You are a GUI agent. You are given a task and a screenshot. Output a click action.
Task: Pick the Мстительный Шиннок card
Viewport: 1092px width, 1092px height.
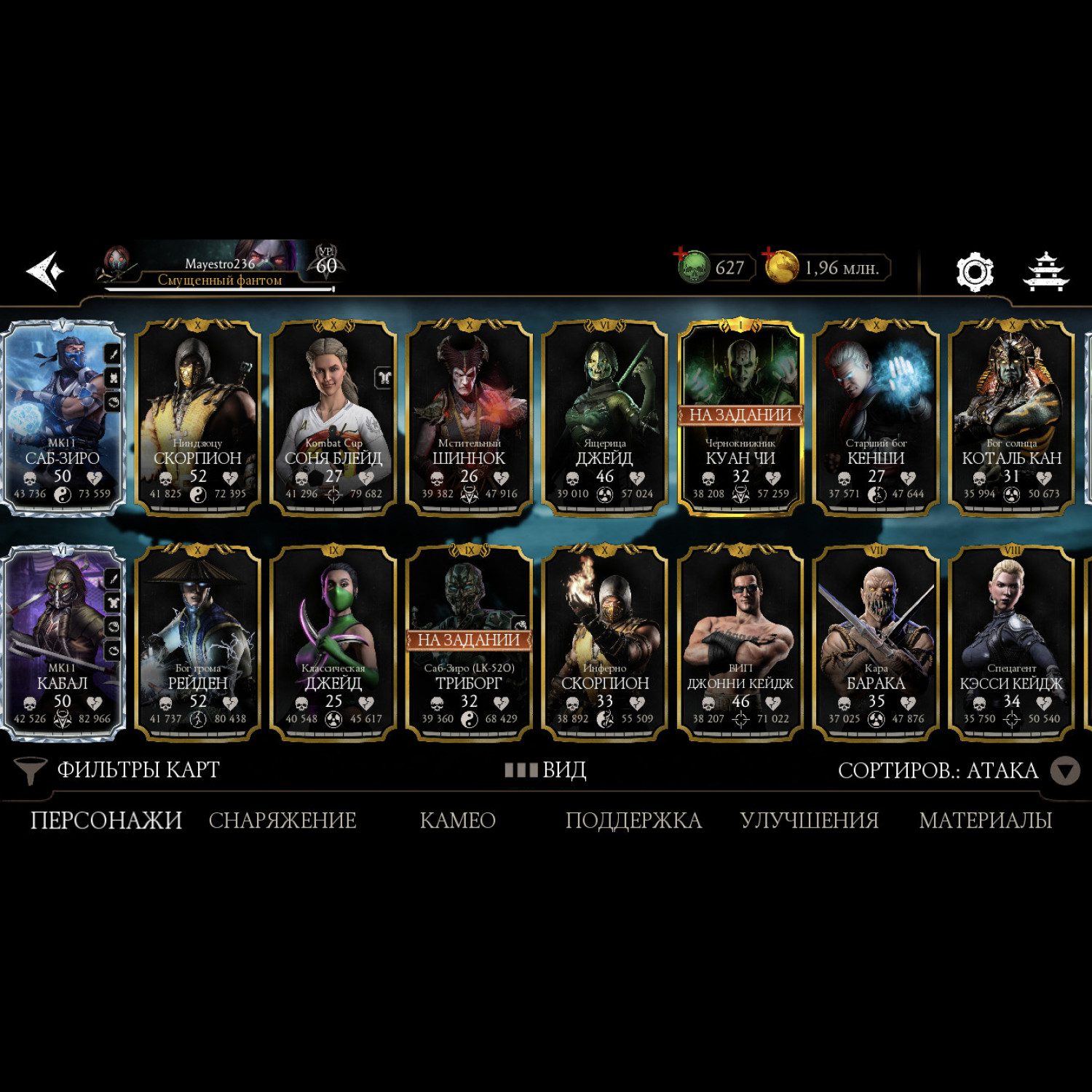tap(469, 419)
